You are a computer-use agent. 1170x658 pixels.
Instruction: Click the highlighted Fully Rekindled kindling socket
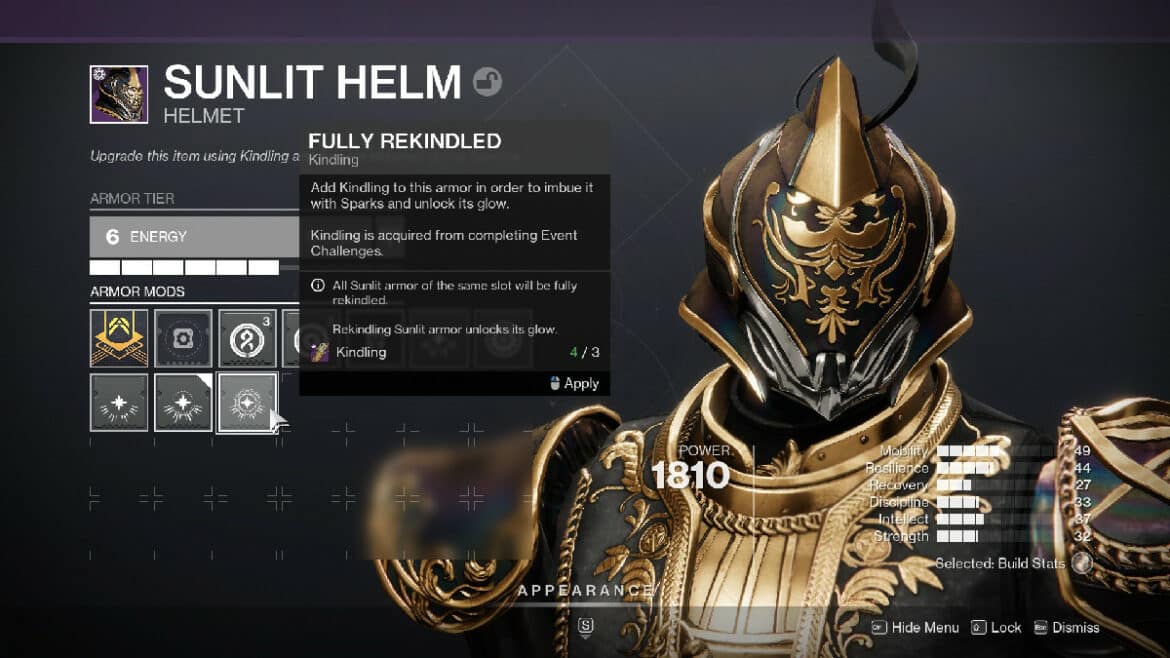[x=247, y=402]
